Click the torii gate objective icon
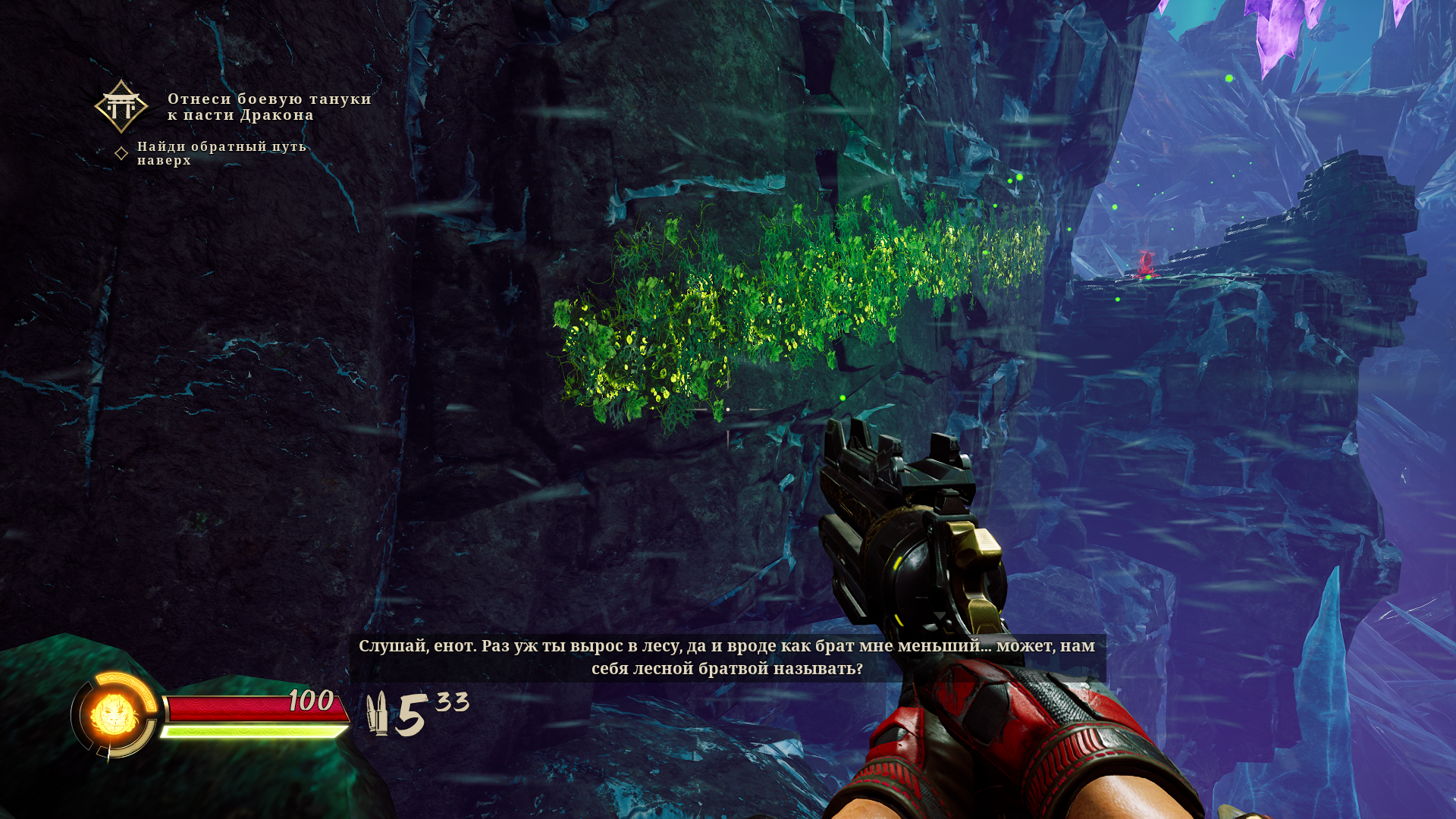Screen dimensions: 1456x819 [121, 107]
